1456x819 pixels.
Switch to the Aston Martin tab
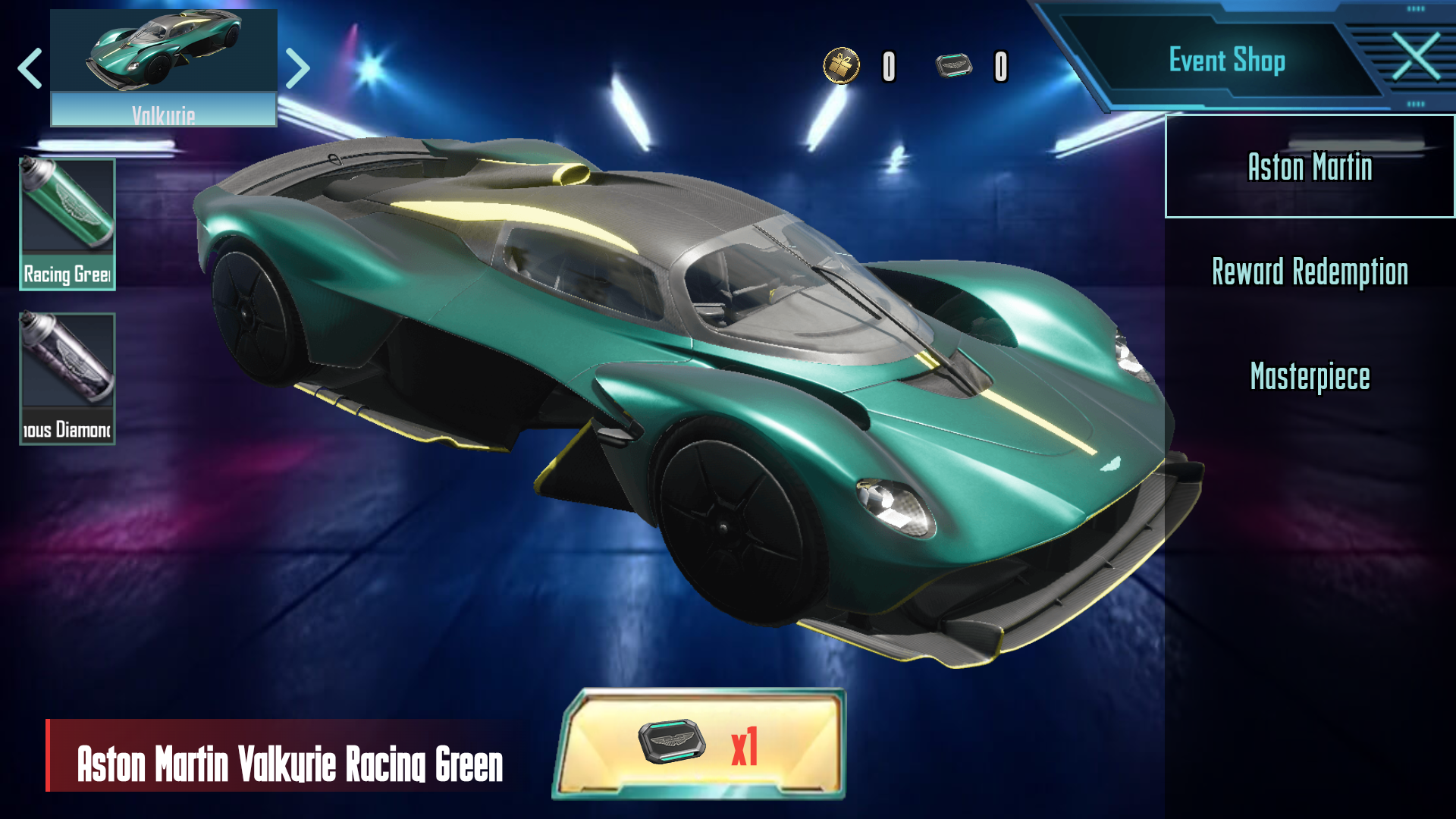click(1310, 167)
